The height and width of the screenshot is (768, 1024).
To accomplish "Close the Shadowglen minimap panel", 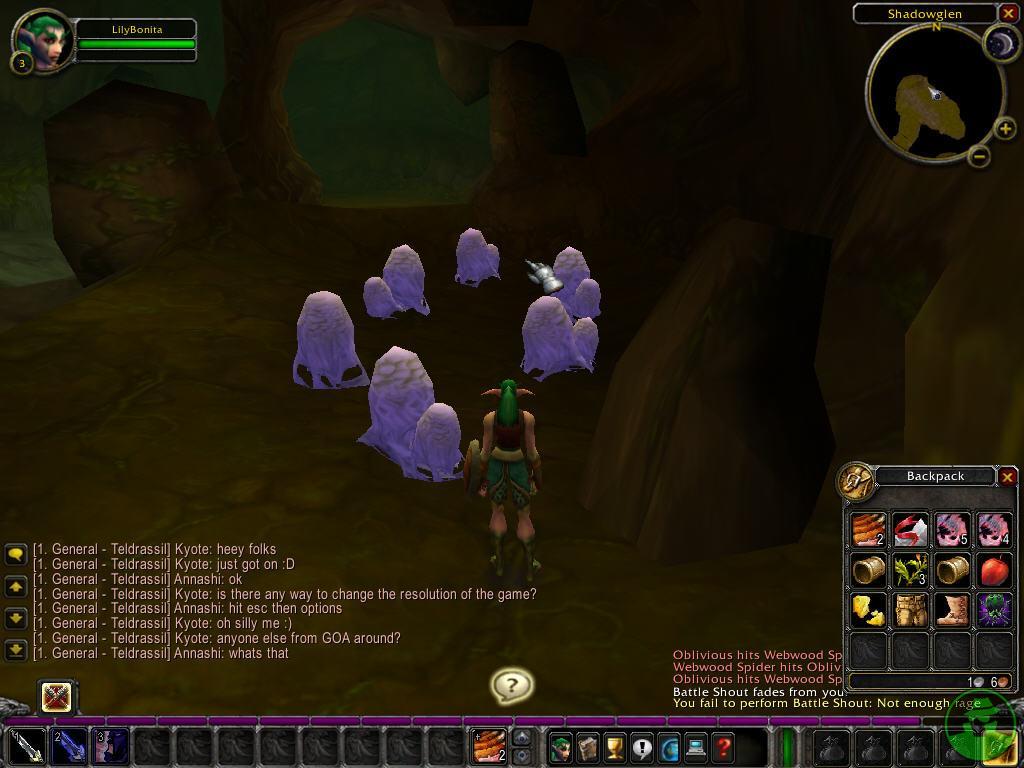I will click(x=1007, y=13).
